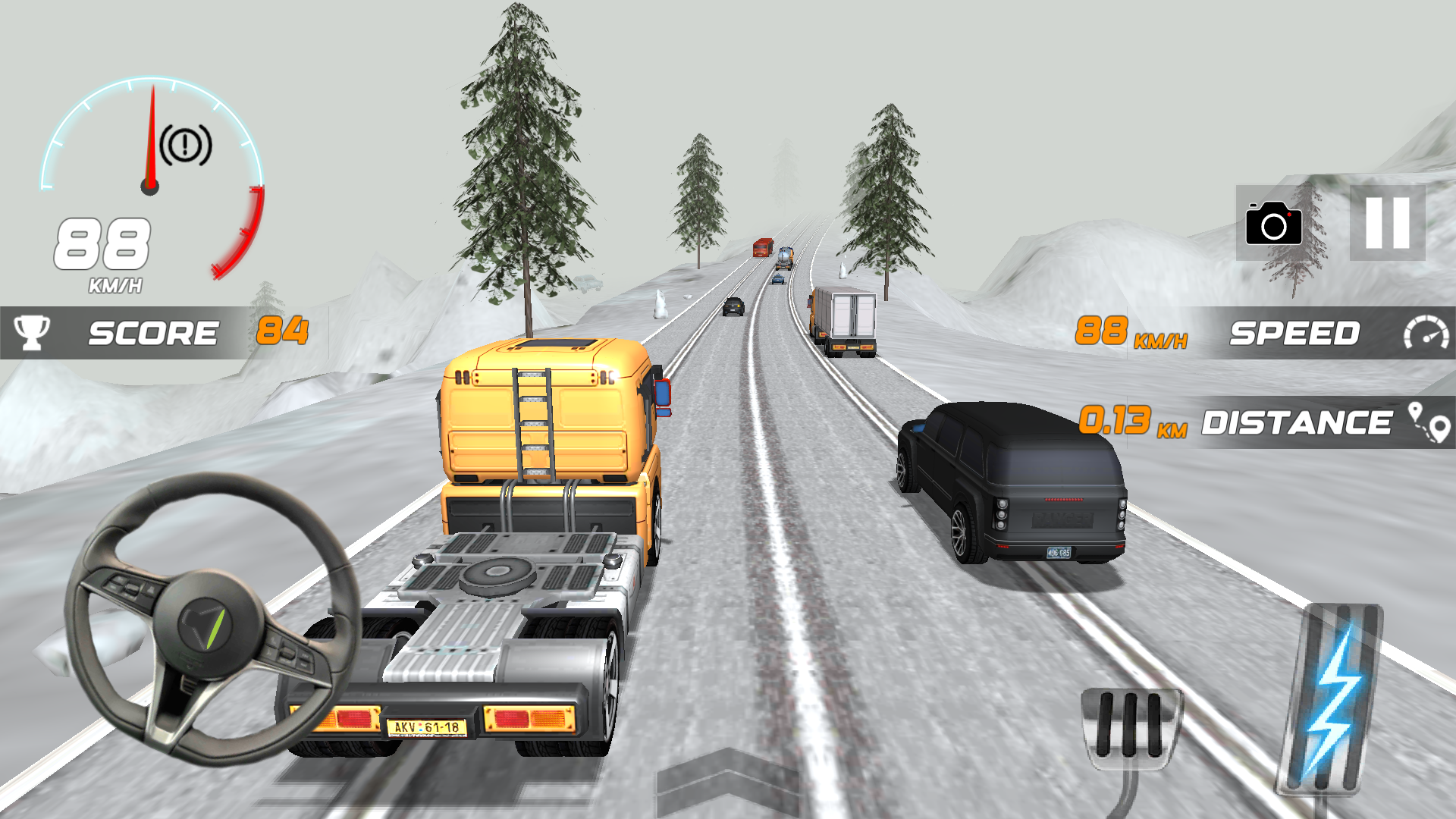Click the red recording dot on the camera
This screenshot has height=819, width=1456.
[1289, 215]
